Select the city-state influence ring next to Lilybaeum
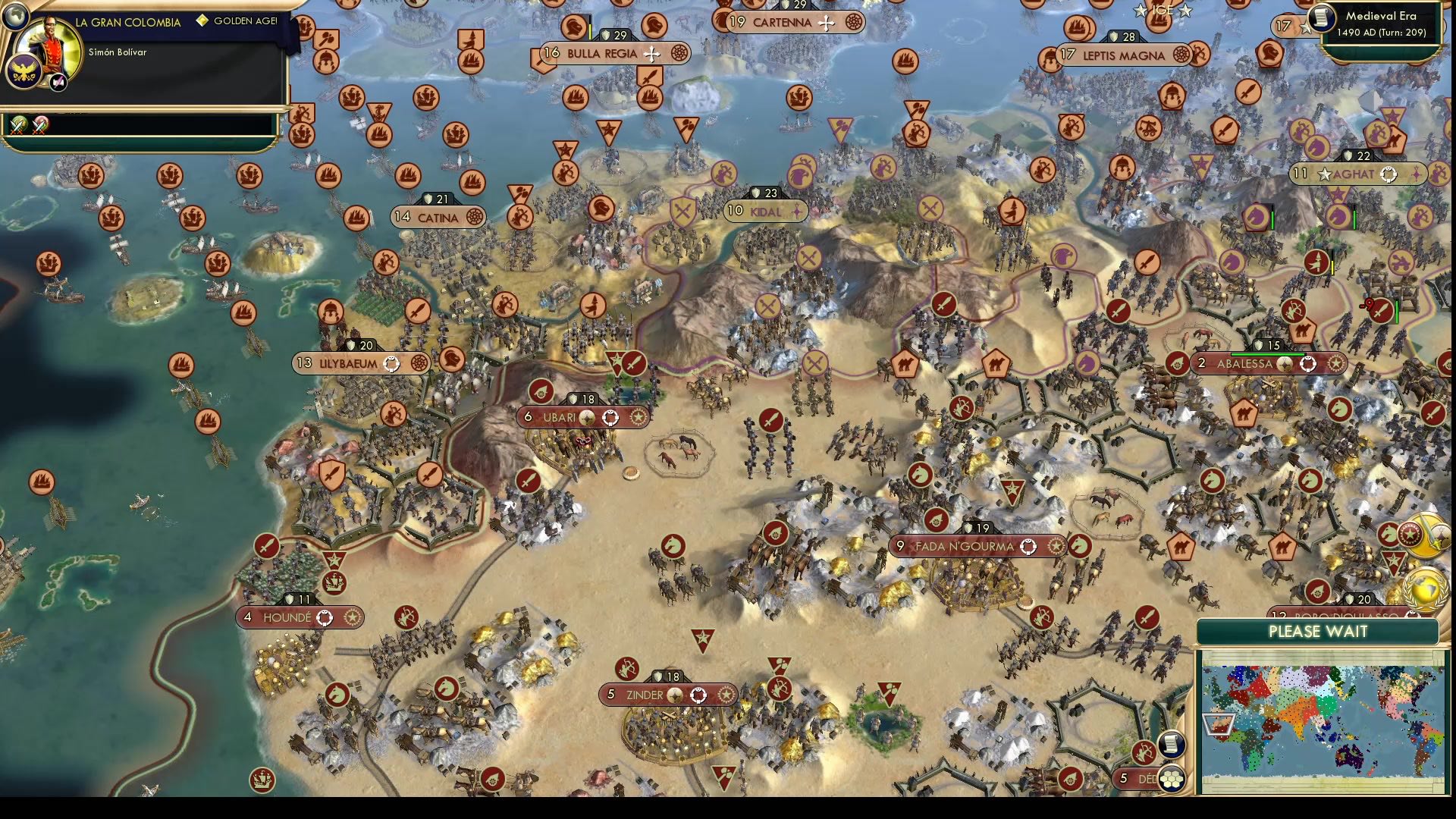The height and width of the screenshot is (819, 1456). [394, 363]
